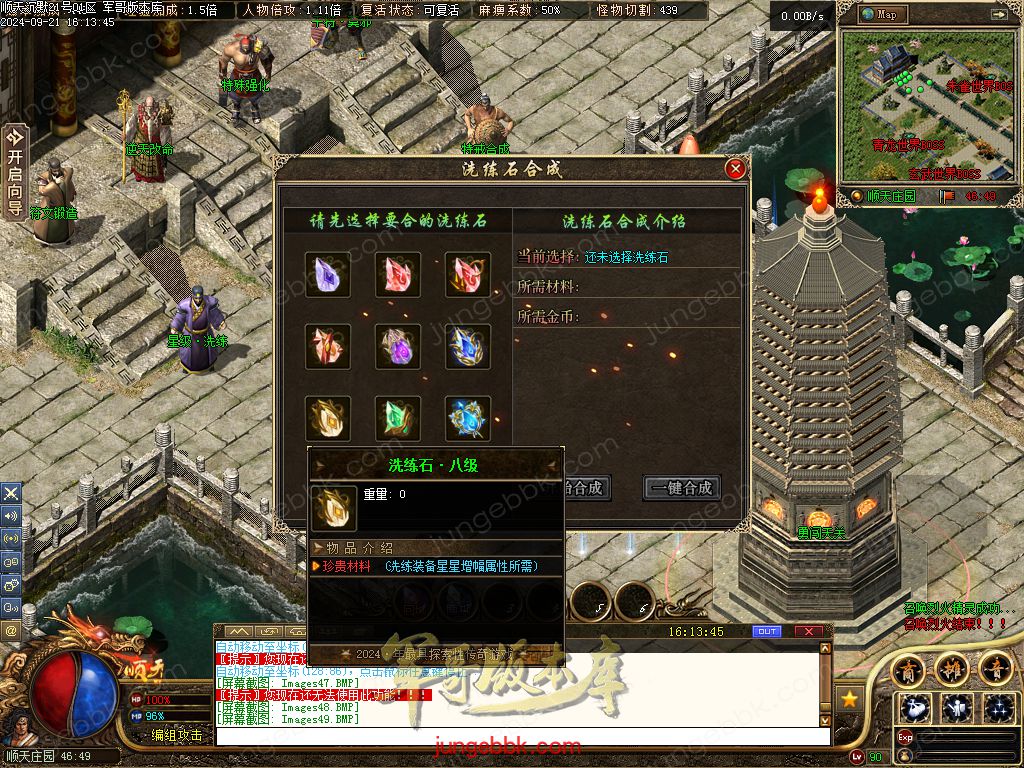1024x768 pixels.
Task: Click the @ side button
Action: click(x=11, y=631)
